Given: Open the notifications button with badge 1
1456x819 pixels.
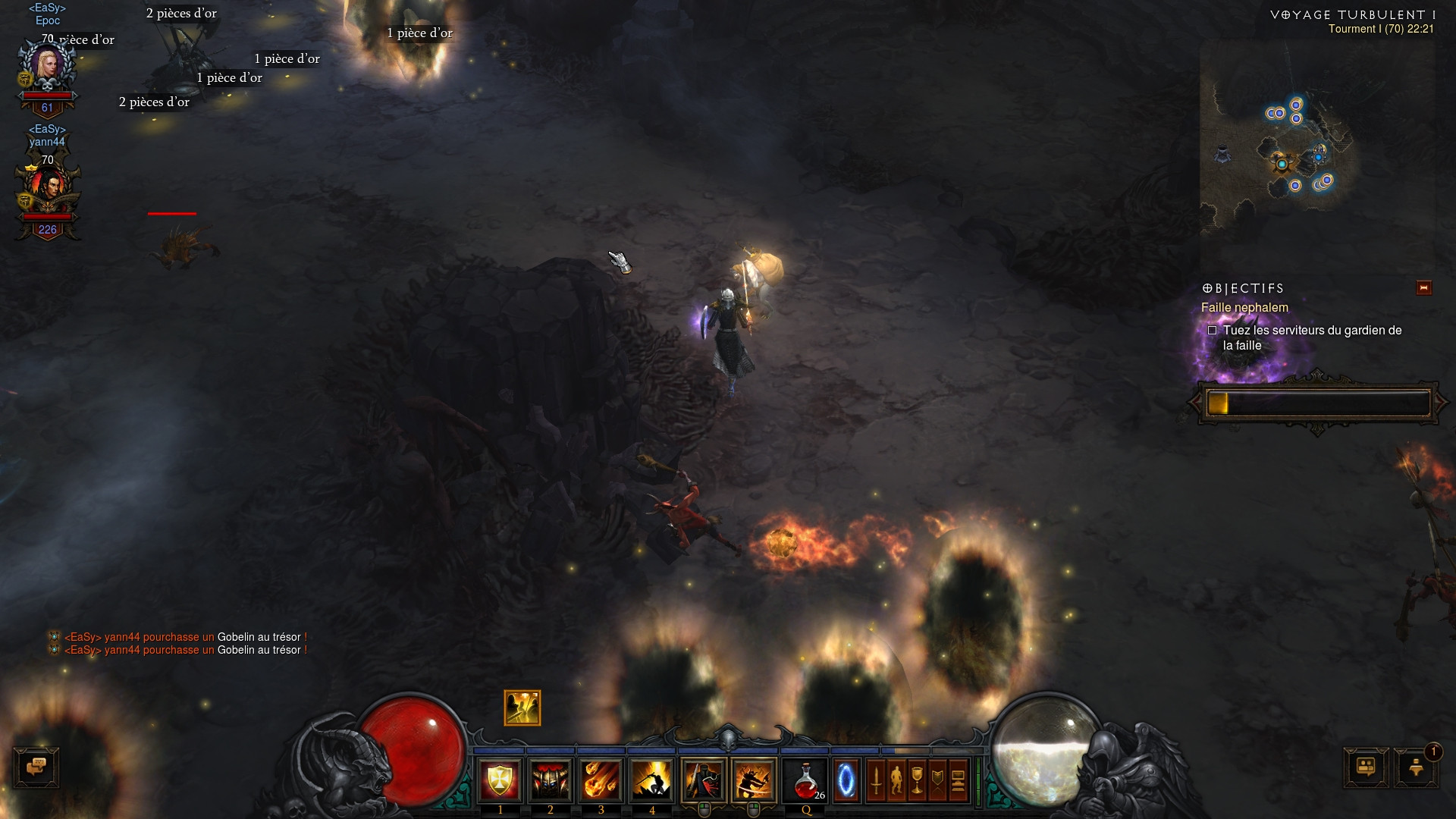Looking at the screenshot, I should point(1416,767).
